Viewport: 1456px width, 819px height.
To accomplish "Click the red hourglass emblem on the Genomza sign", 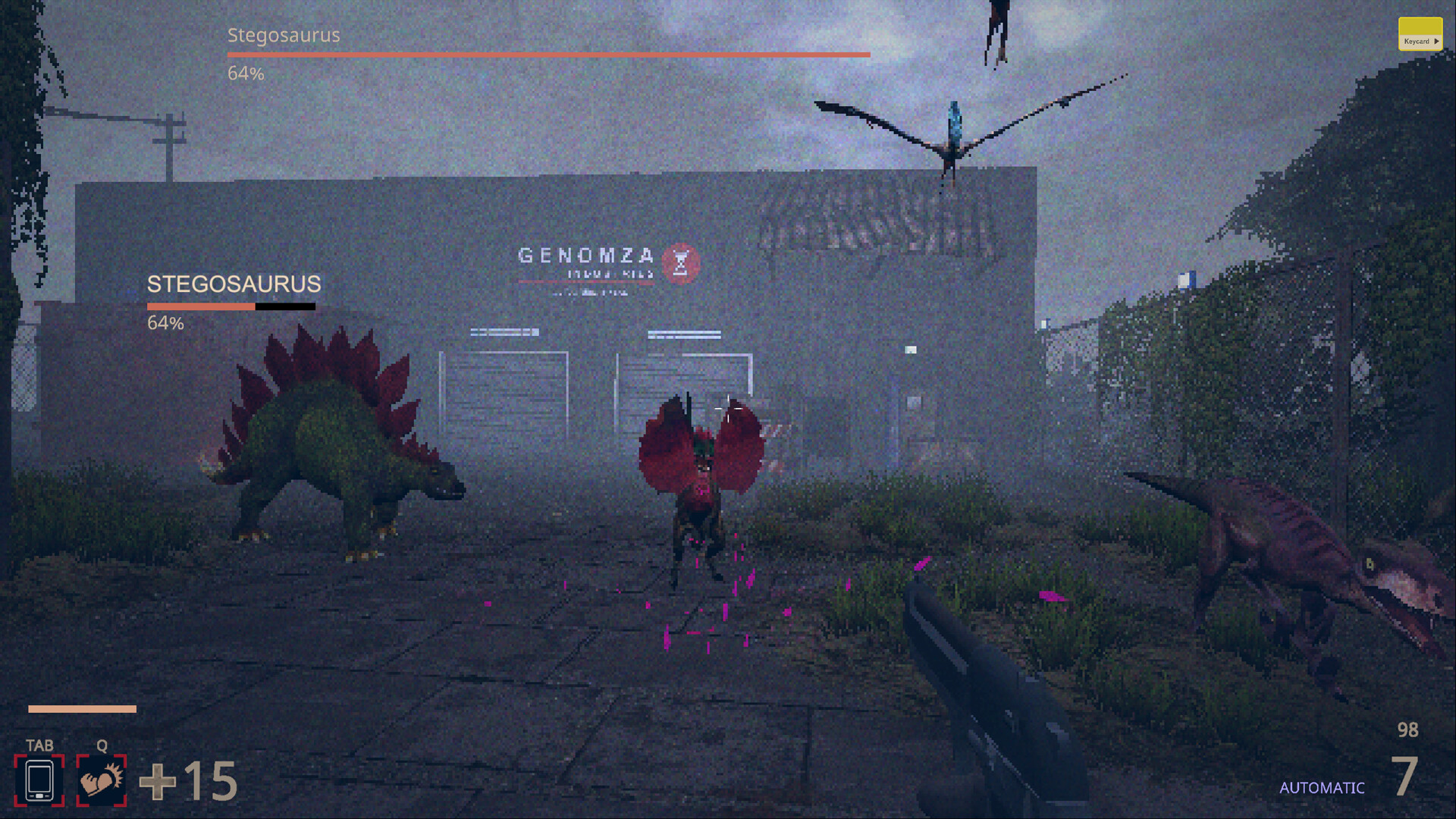I will [x=682, y=262].
